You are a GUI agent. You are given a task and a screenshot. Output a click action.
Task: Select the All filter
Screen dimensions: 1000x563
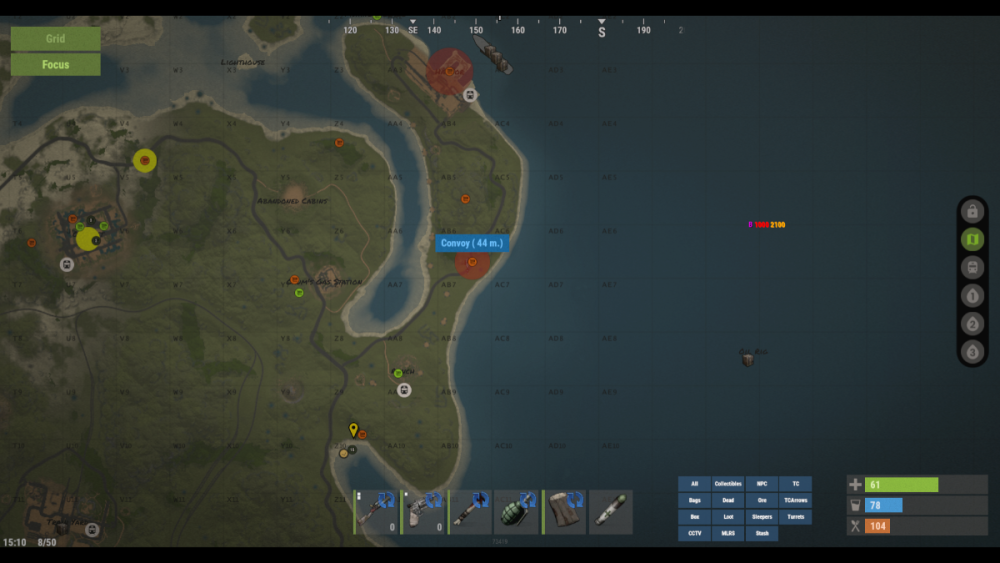coord(694,484)
